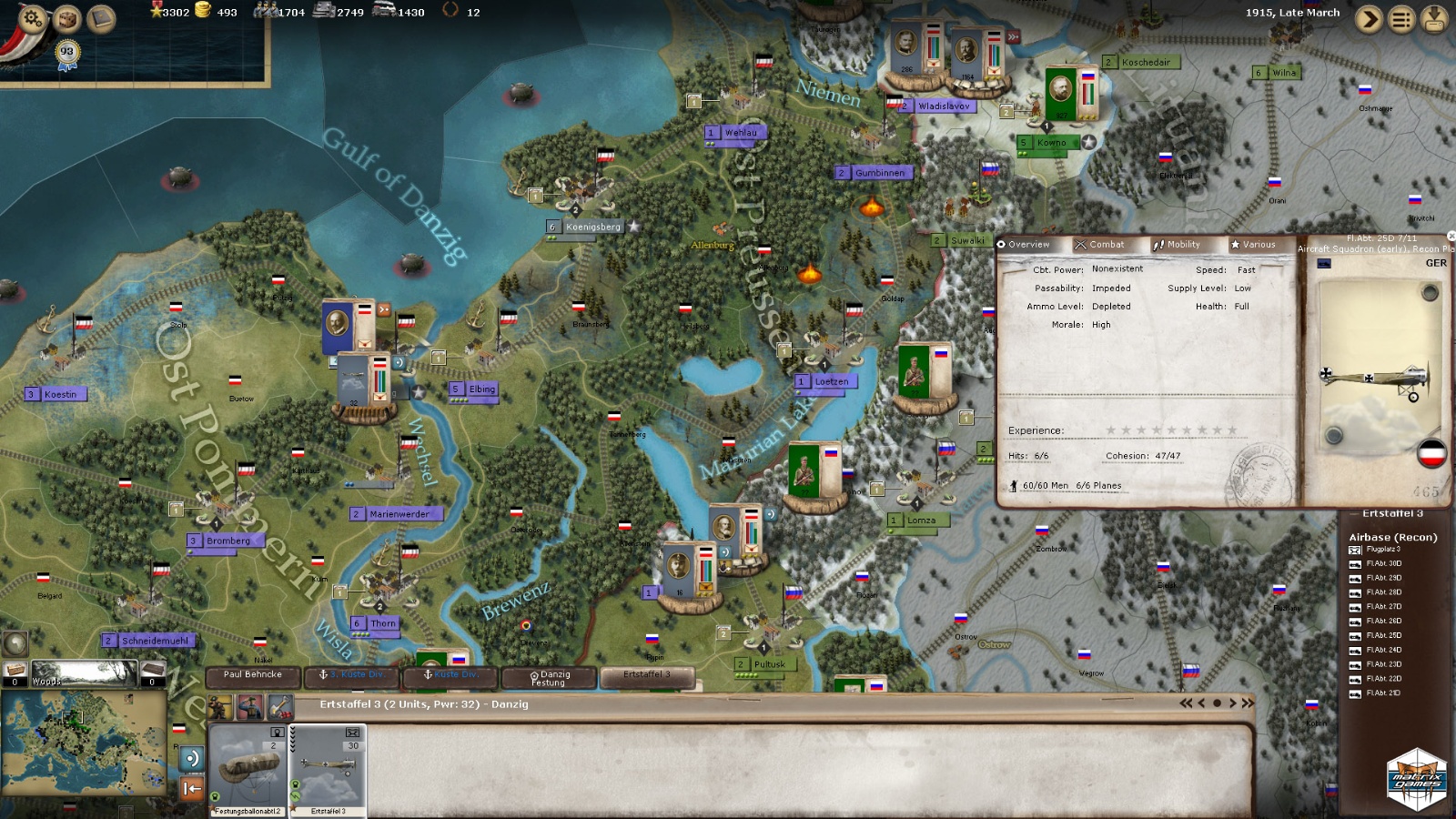The image size is (1456, 819).
Task: Open the main menu list button
Action: point(1402,19)
